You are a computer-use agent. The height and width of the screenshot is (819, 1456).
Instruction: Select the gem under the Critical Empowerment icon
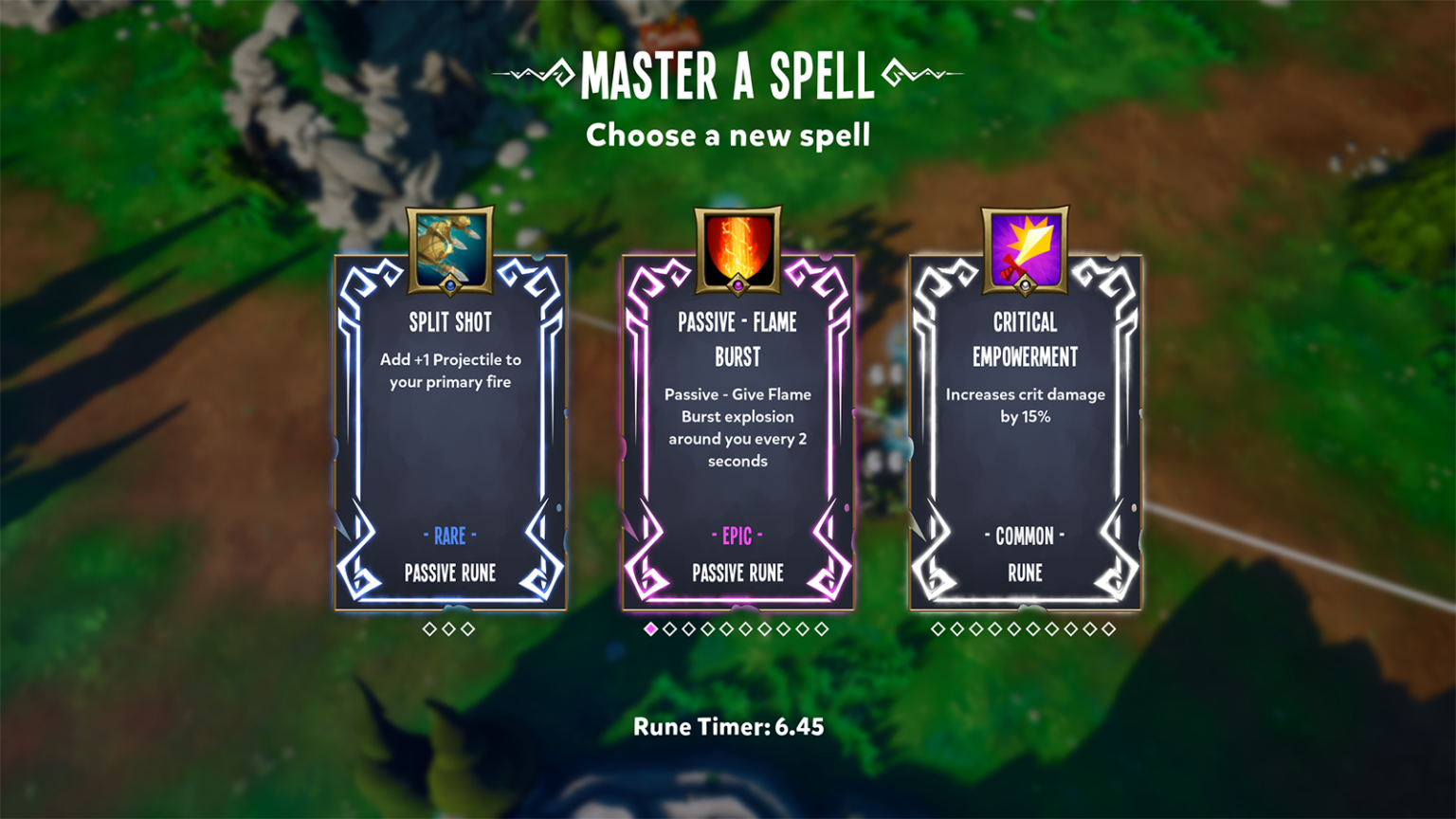click(x=1025, y=285)
